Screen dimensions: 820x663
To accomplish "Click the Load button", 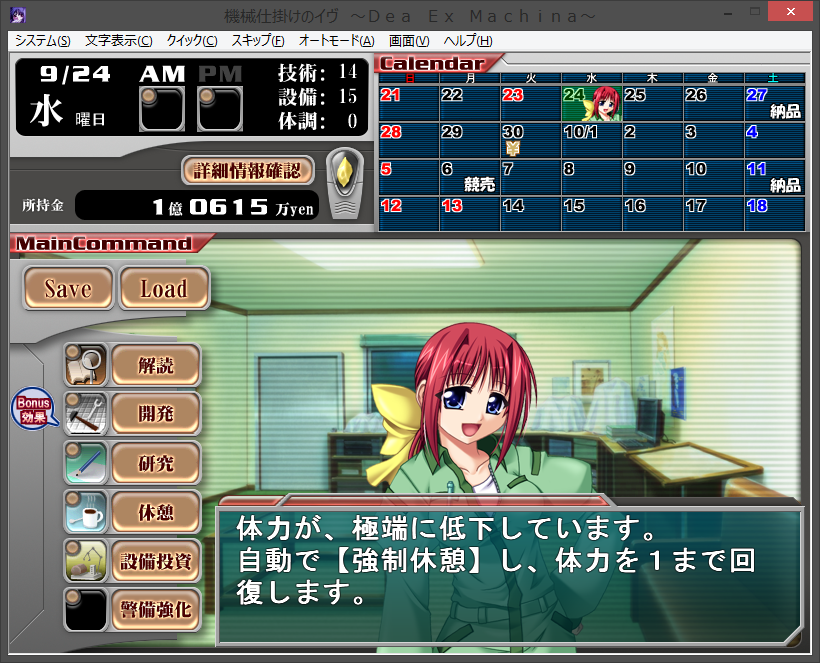I will click(164, 289).
